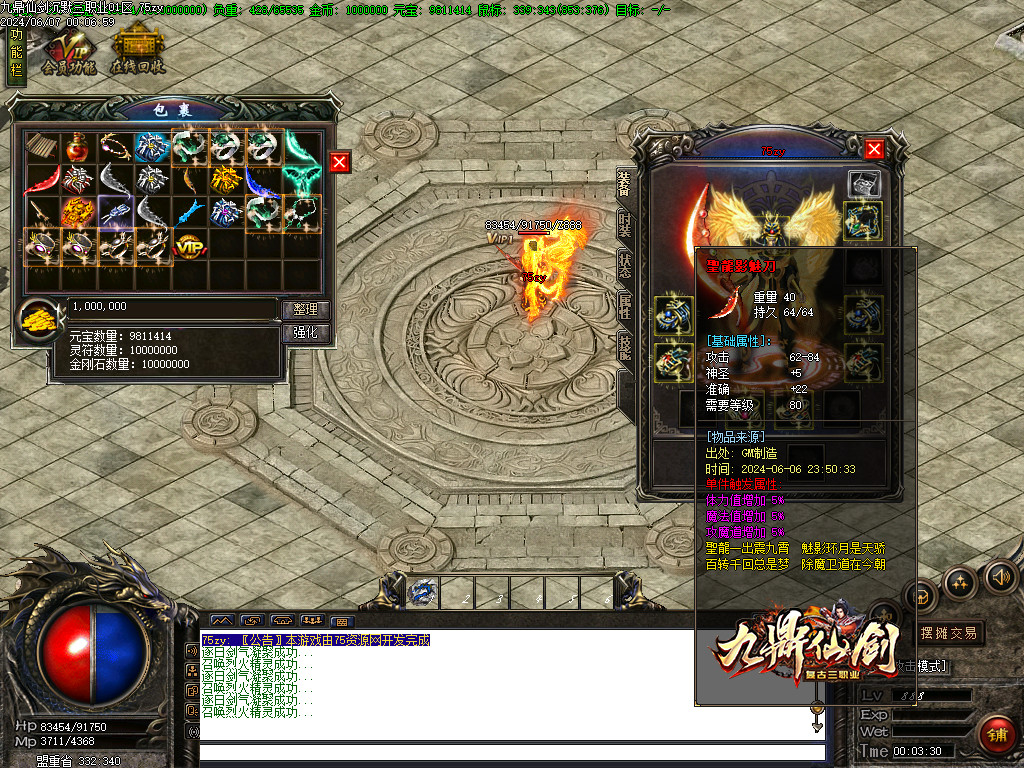Open the 强化 enhance button
The image size is (1024, 768).
click(x=304, y=333)
